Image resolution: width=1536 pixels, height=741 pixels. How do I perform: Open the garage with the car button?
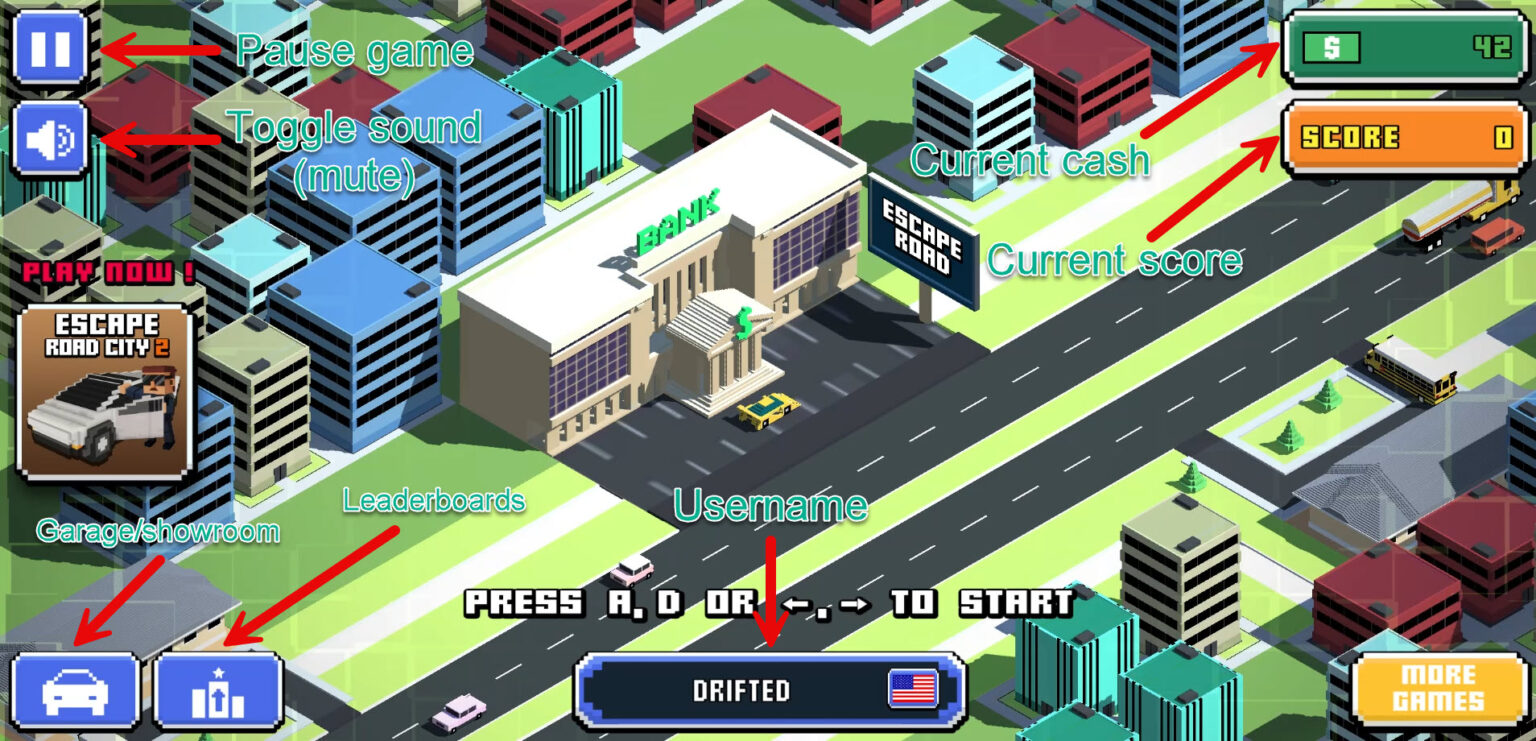coord(74,691)
